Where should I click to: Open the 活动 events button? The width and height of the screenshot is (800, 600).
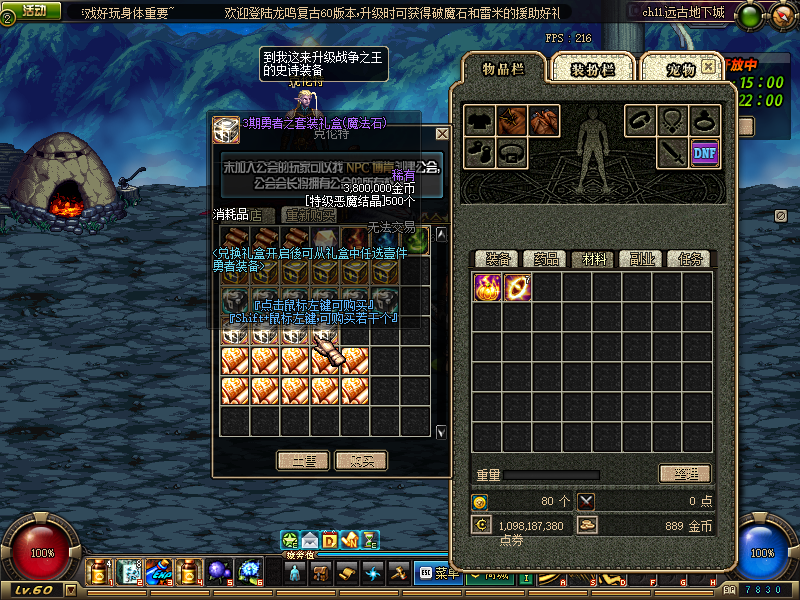(x=34, y=10)
